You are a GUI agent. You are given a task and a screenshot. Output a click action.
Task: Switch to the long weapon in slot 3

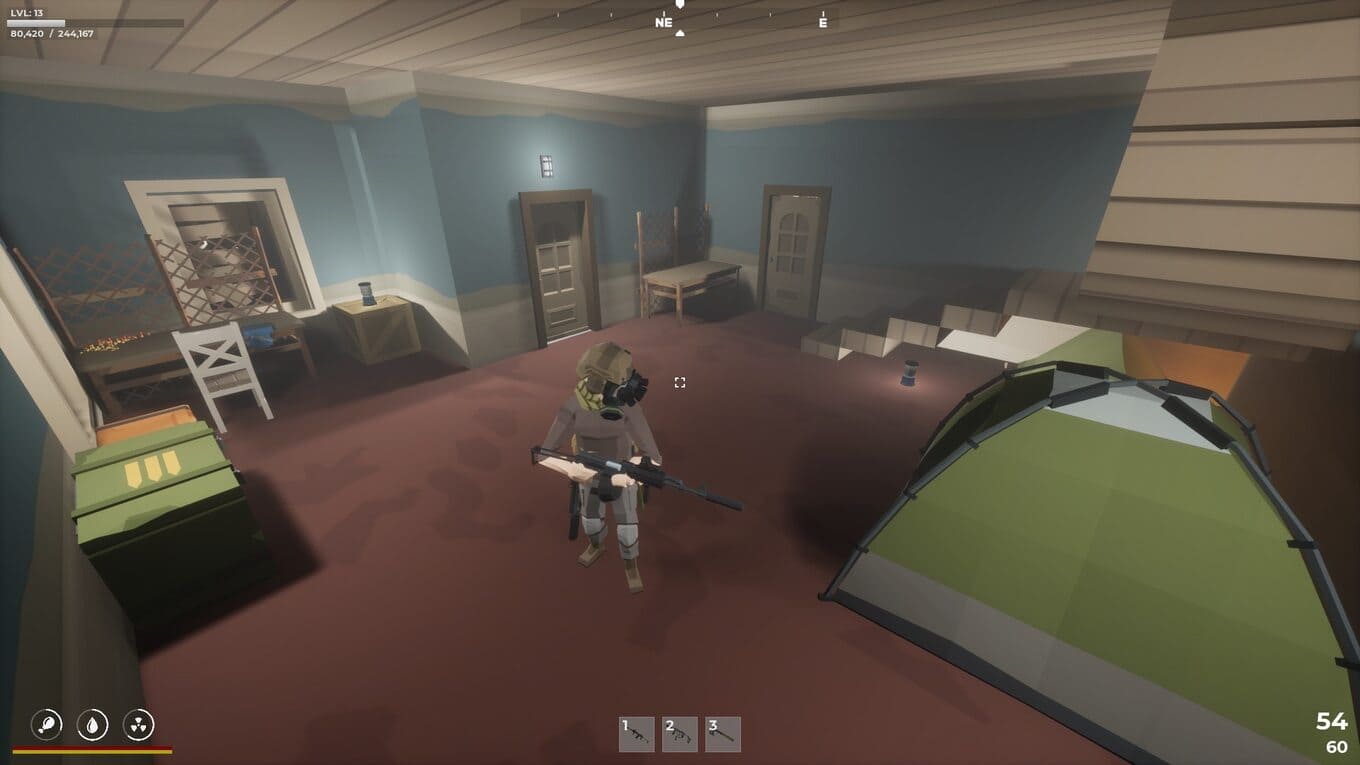point(723,734)
